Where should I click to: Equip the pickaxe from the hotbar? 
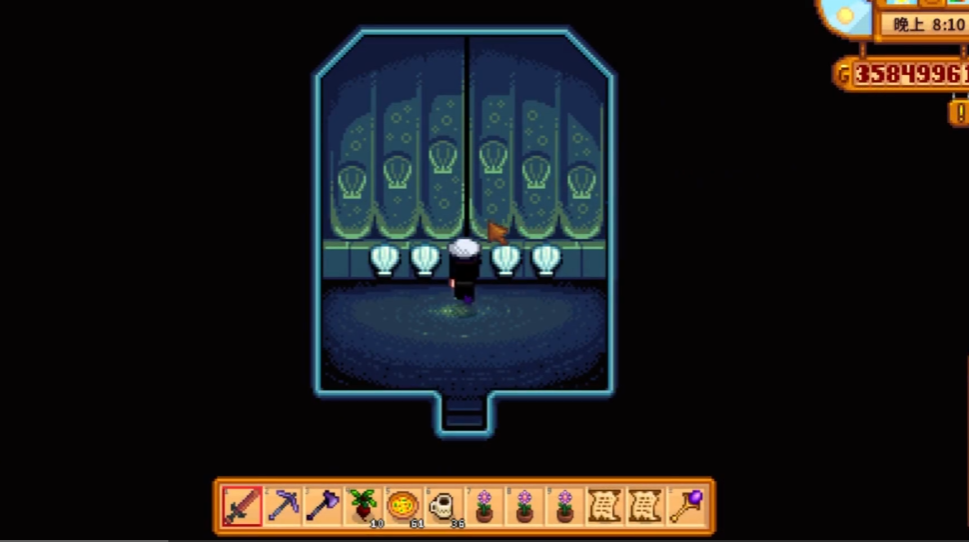pos(283,506)
